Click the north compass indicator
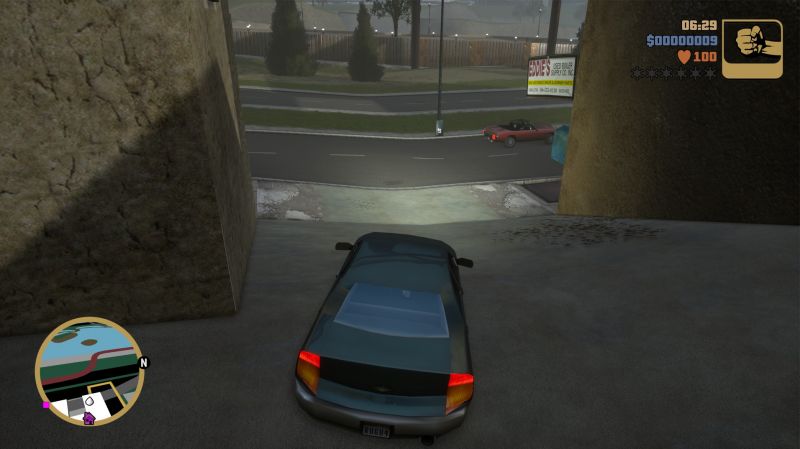Viewport: 800px width, 449px height. click(144, 363)
